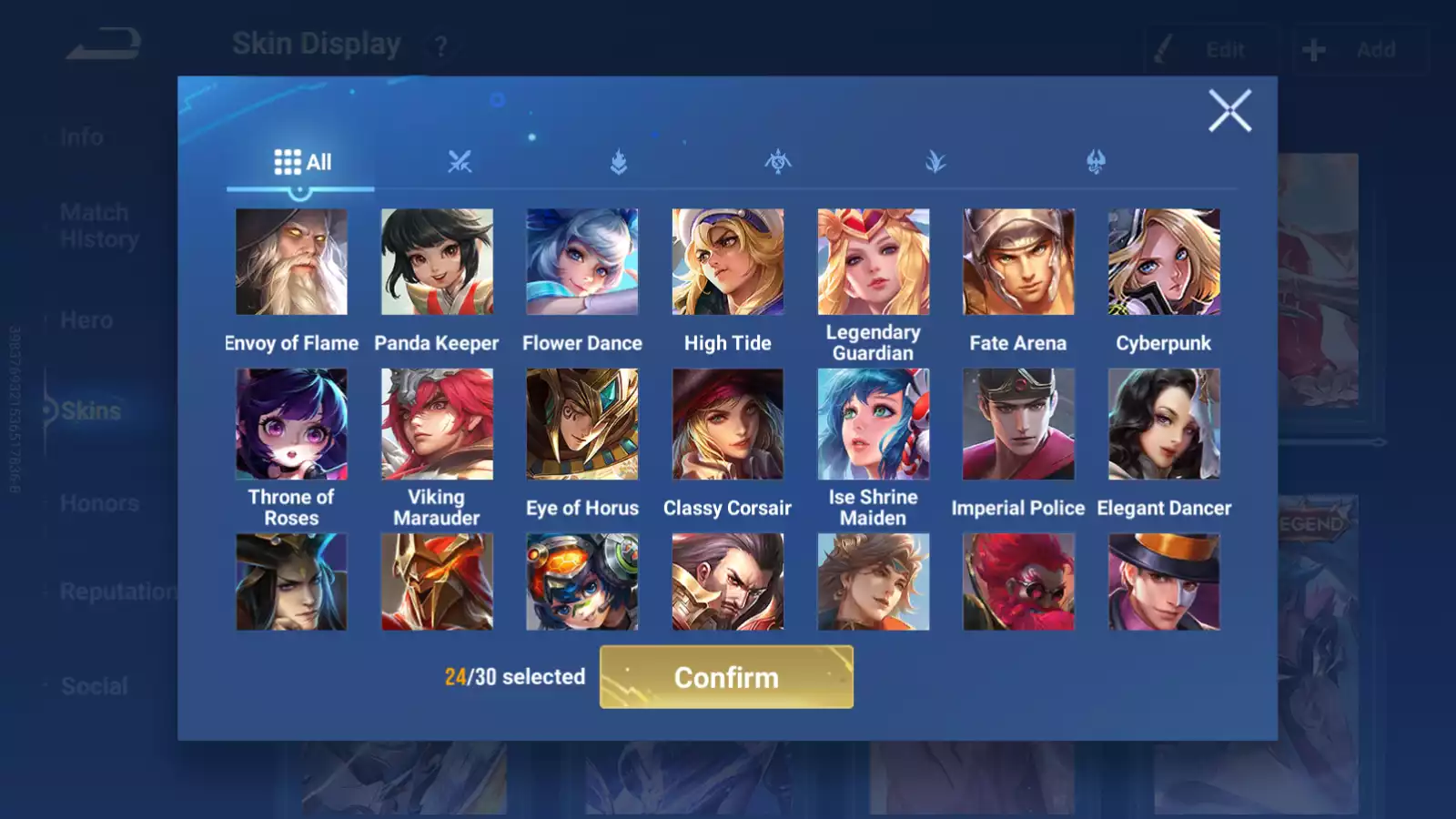The height and width of the screenshot is (819, 1456).
Task: Select the High Tide skin
Action: (x=727, y=262)
